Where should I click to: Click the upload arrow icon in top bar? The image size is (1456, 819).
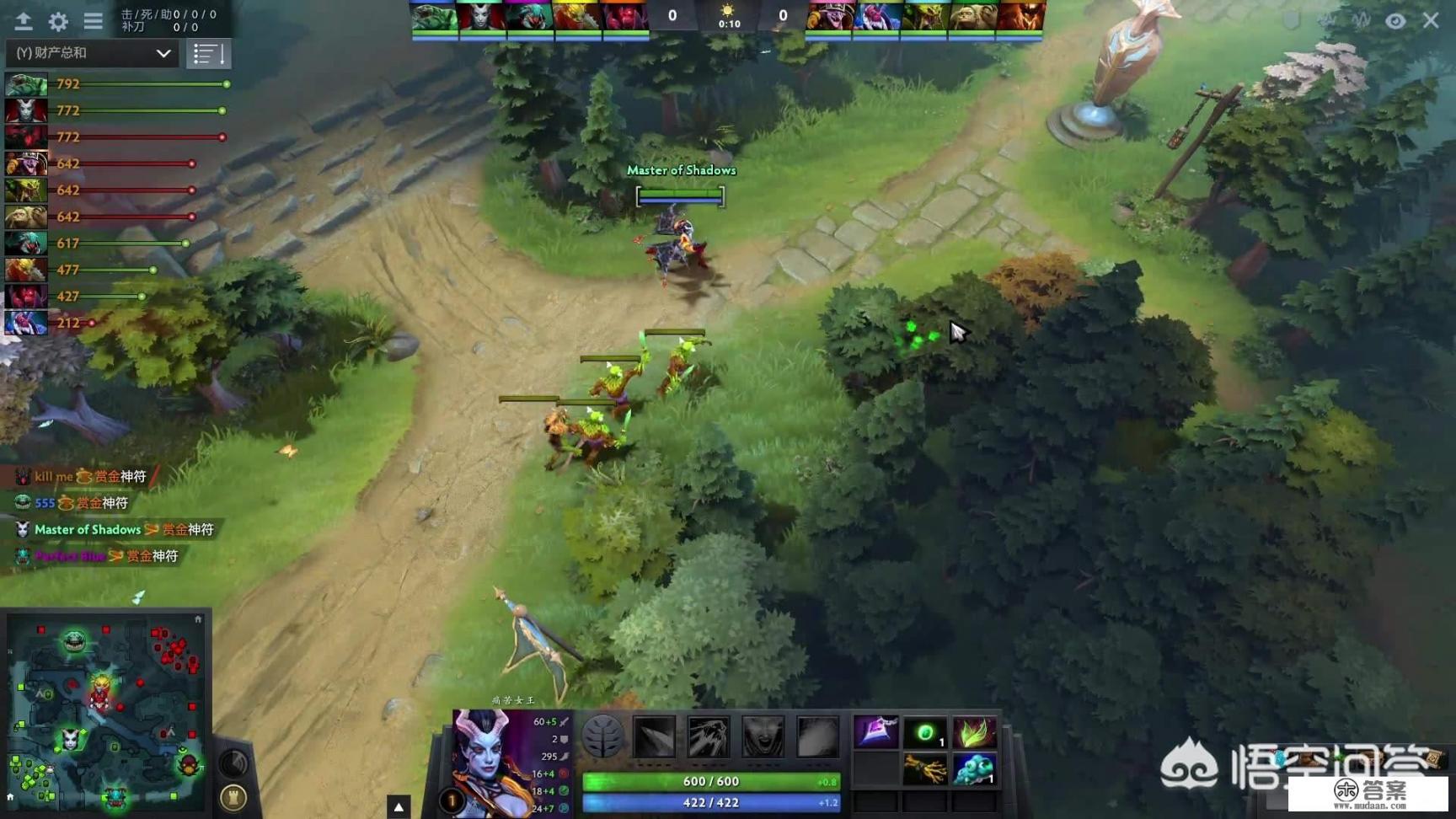(x=23, y=21)
